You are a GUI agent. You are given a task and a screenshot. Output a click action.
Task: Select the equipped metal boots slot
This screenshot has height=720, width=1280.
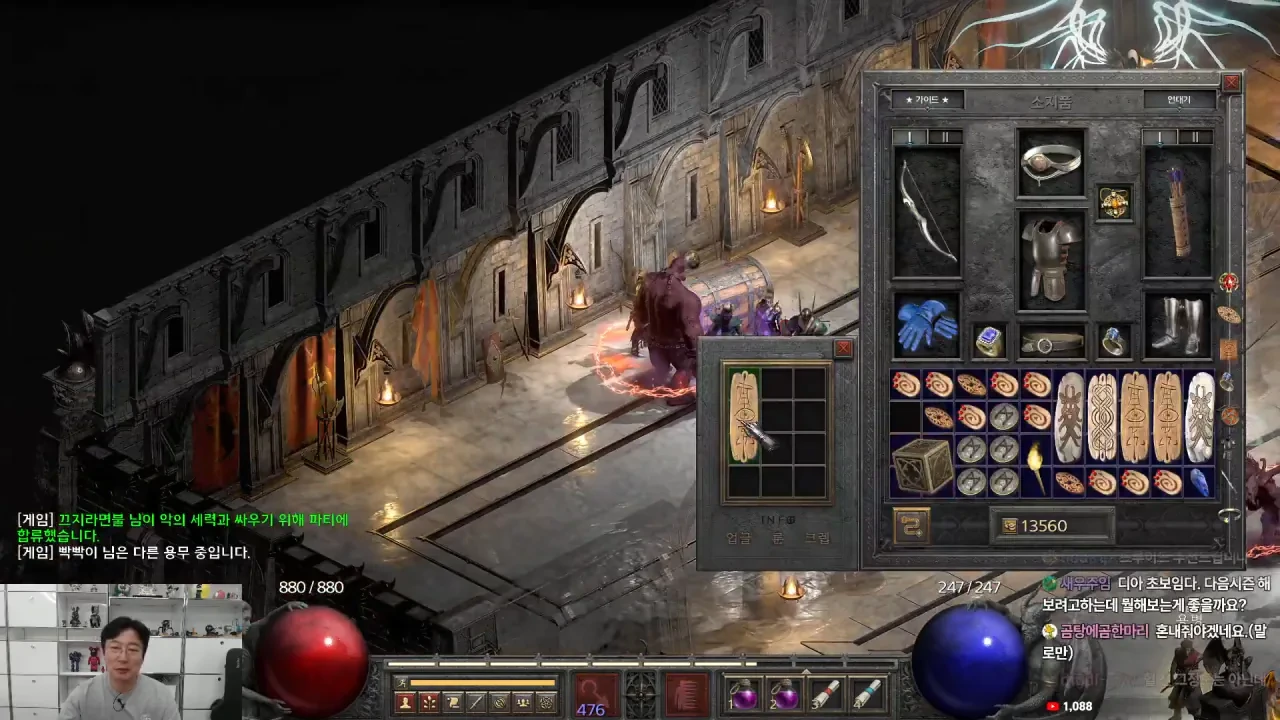(1177, 325)
